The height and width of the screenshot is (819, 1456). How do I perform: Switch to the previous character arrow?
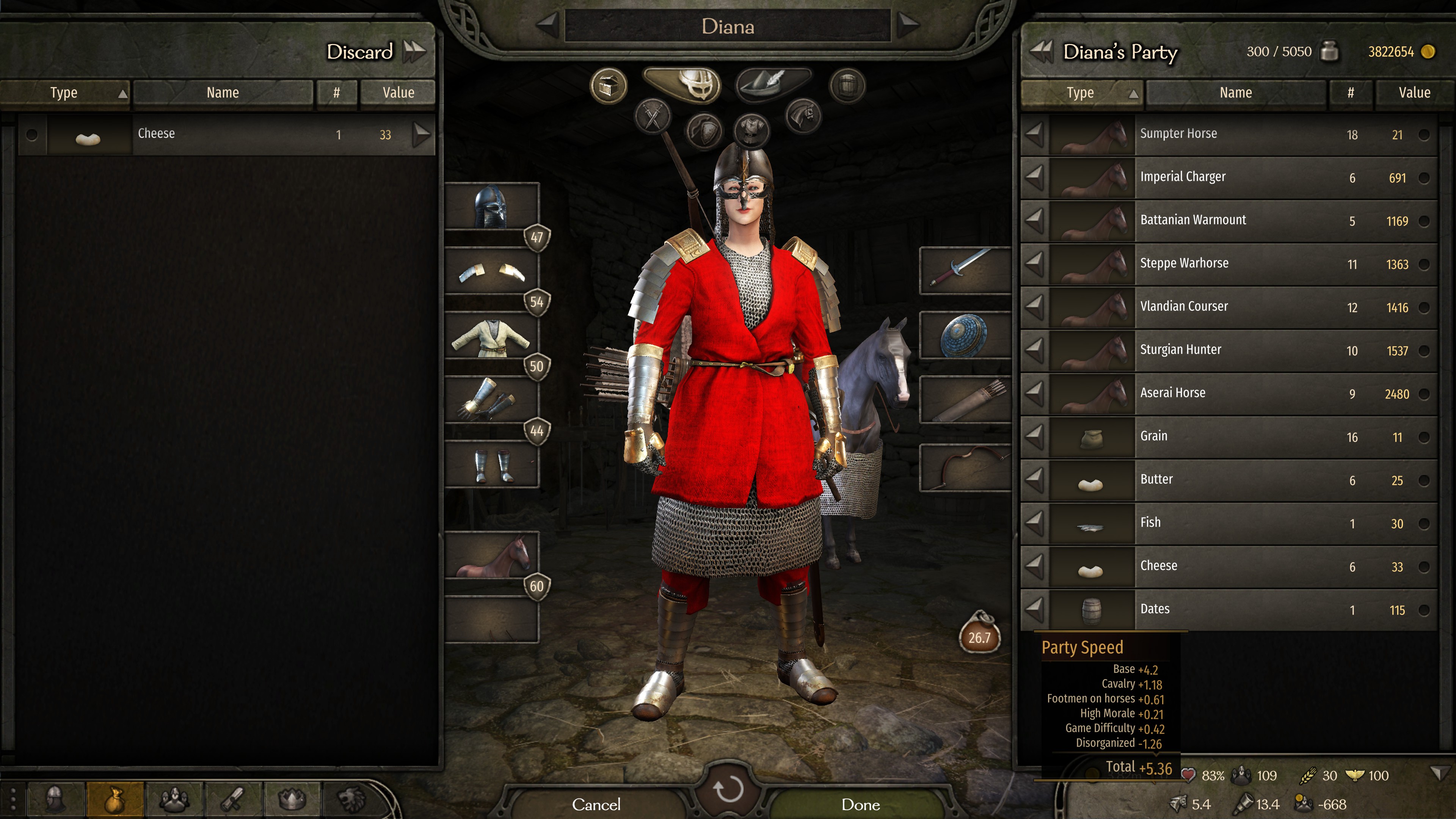[547, 25]
